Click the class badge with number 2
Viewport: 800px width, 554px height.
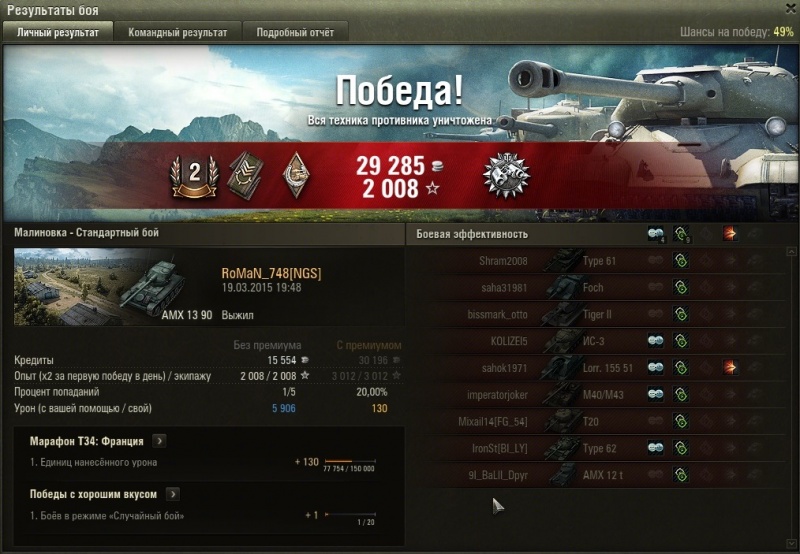pos(195,174)
